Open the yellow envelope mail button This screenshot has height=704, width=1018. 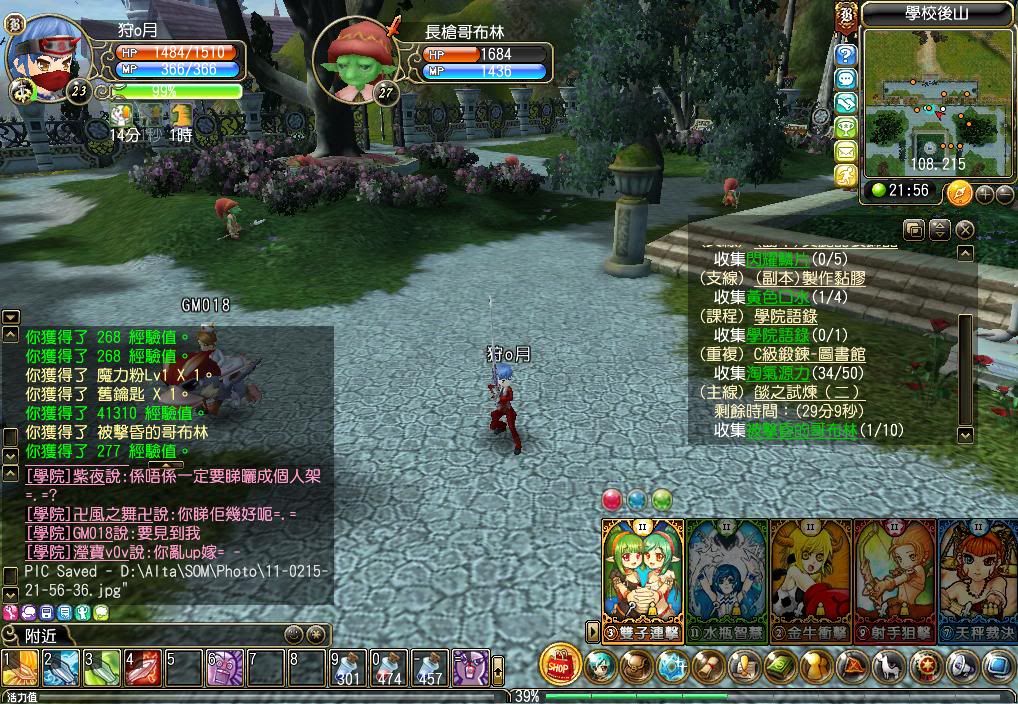(x=846, y=152)
